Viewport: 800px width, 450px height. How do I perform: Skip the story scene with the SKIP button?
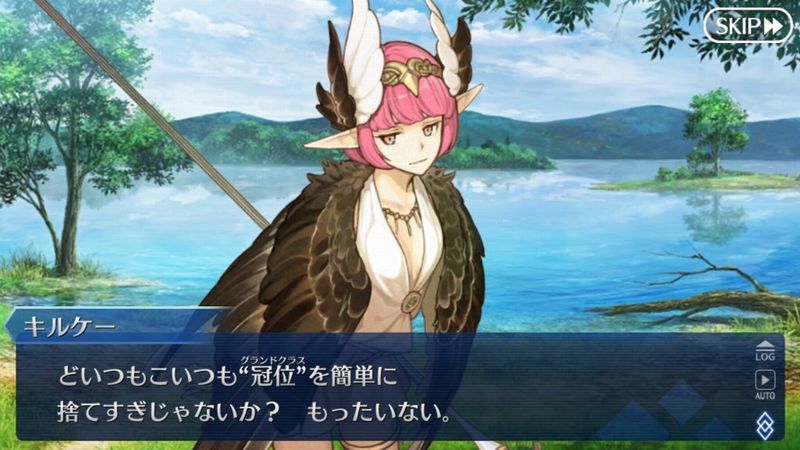pyautogui.click(x=747, y=26)
